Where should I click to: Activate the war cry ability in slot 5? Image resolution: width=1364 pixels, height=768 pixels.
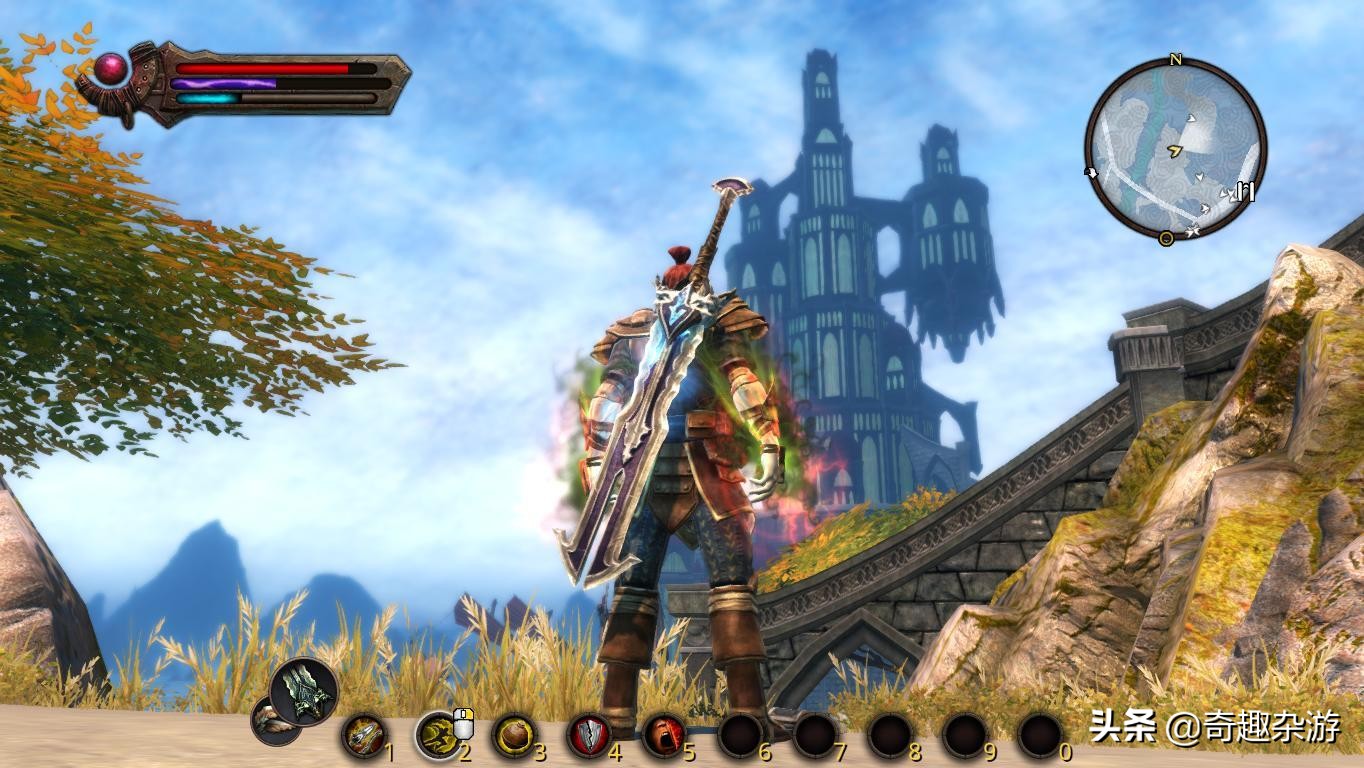(663, 736)
